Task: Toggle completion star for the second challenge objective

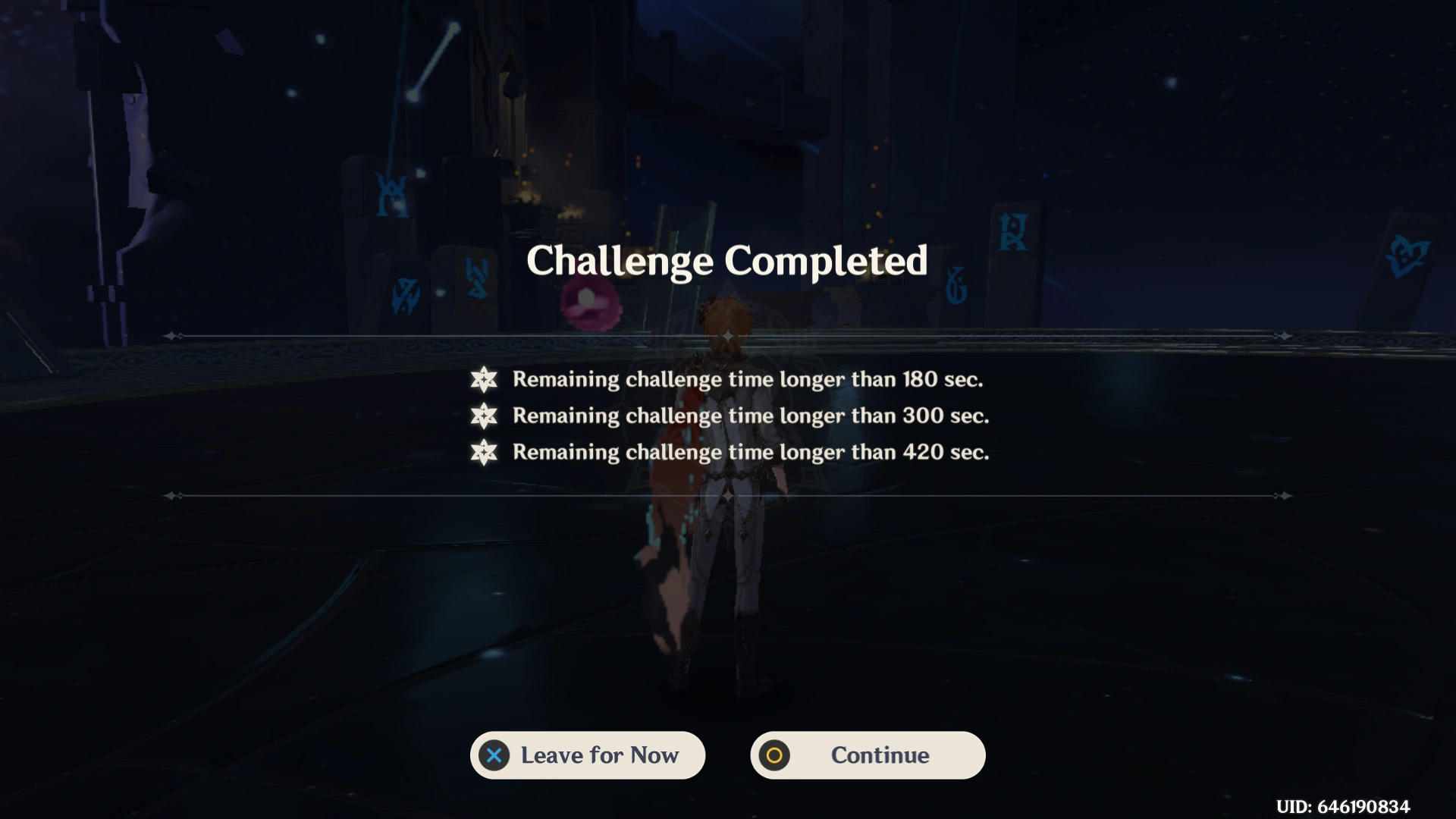Action: [x=485, y=416]
